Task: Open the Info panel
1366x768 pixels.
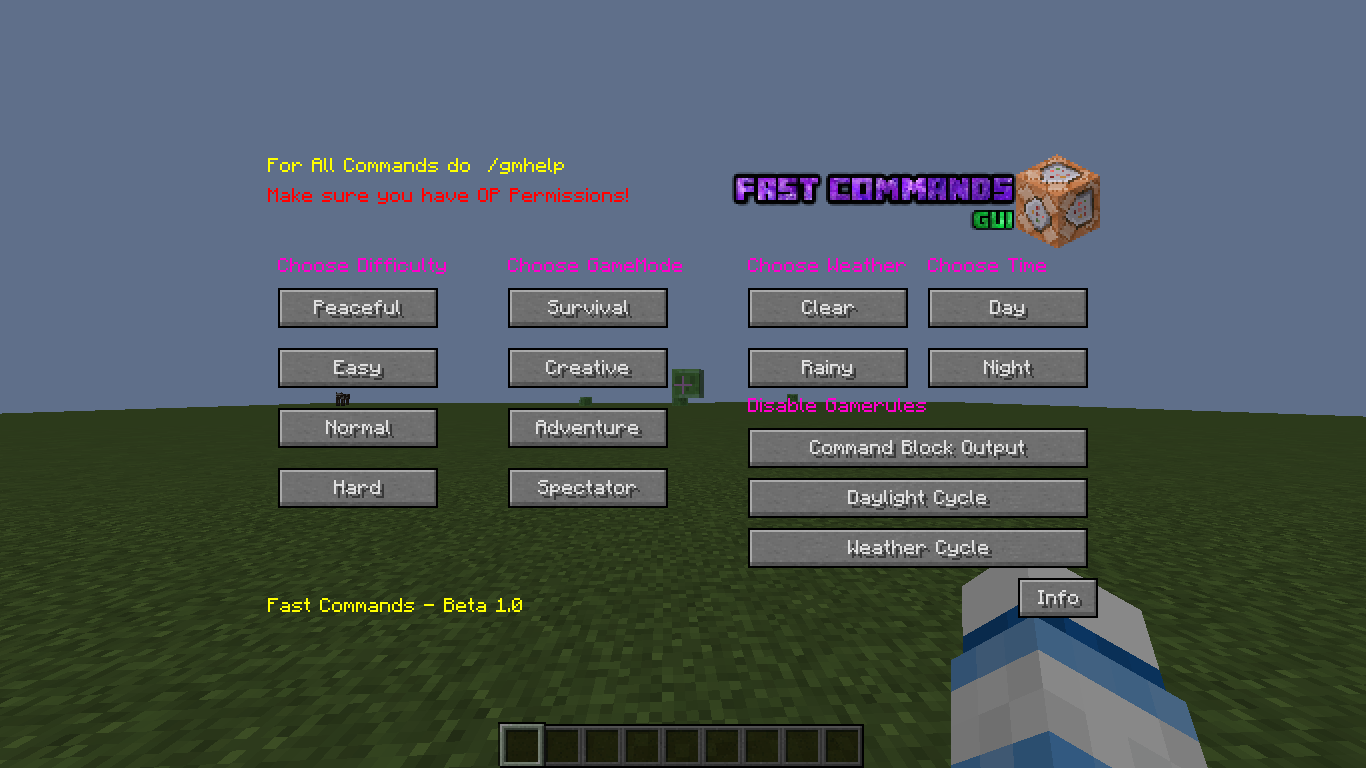Action: click(x=1057, y=598)
